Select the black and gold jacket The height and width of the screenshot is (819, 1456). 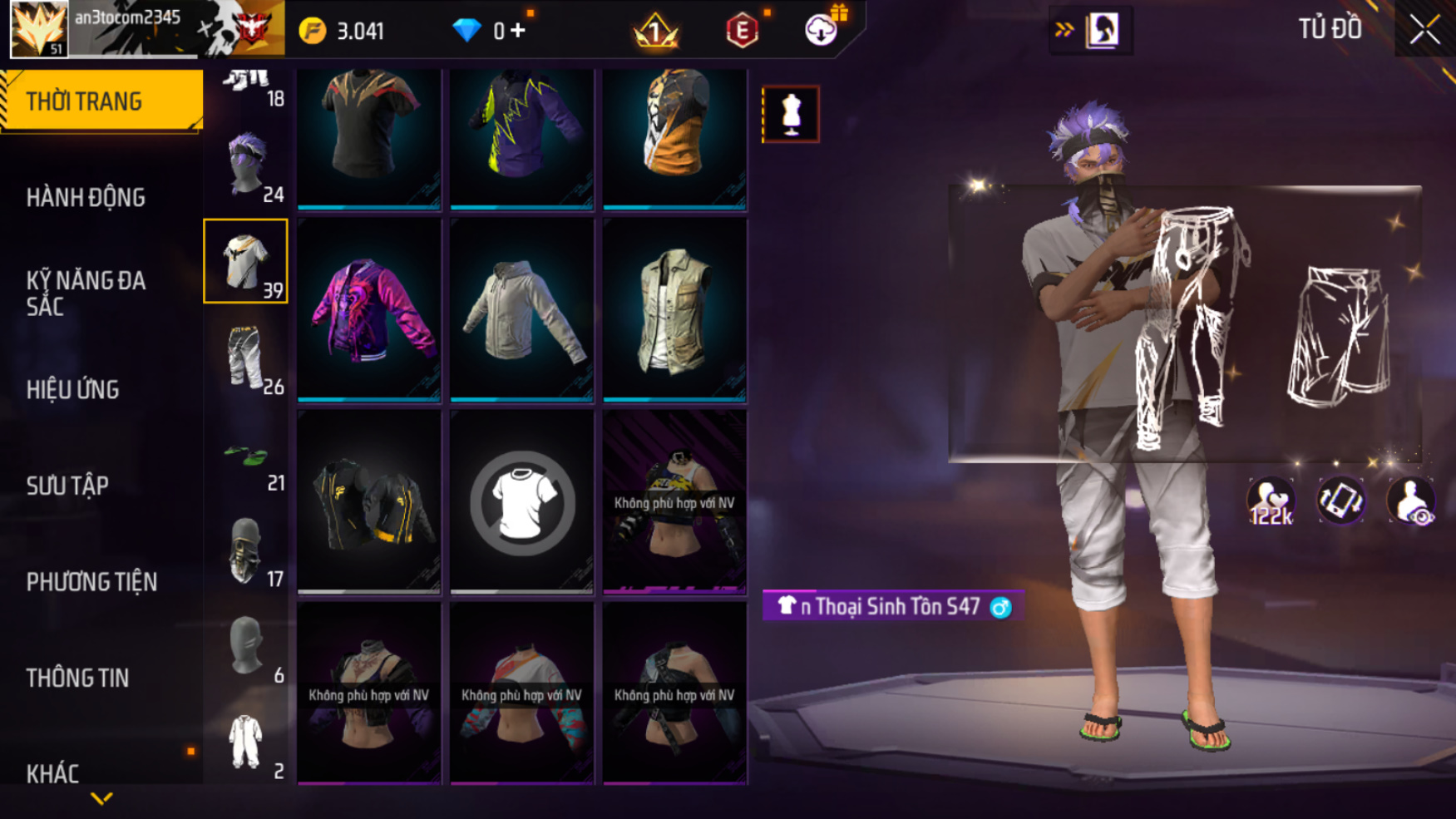click(369, 501)
